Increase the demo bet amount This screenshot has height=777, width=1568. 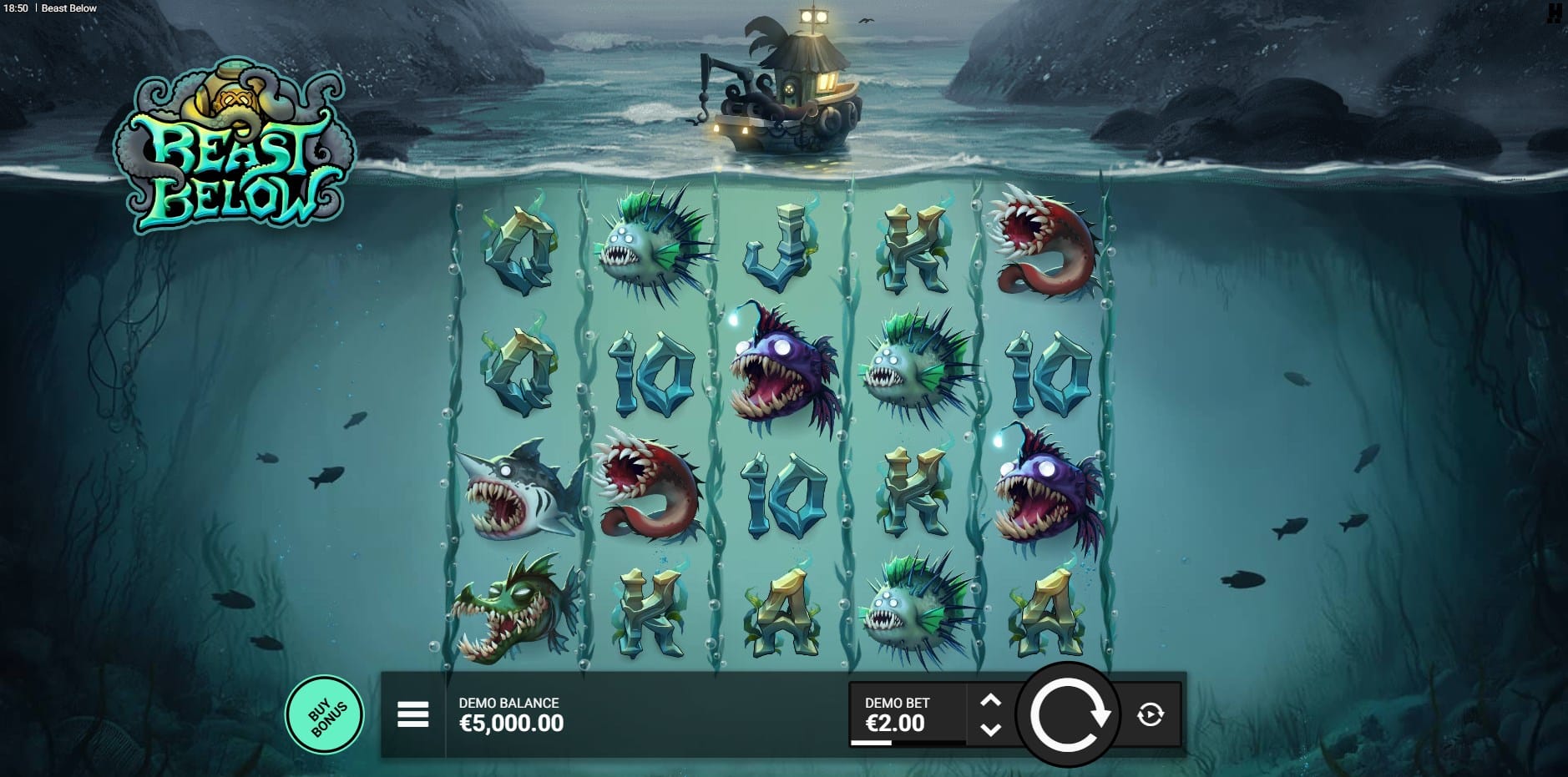[x=990, y=701]
